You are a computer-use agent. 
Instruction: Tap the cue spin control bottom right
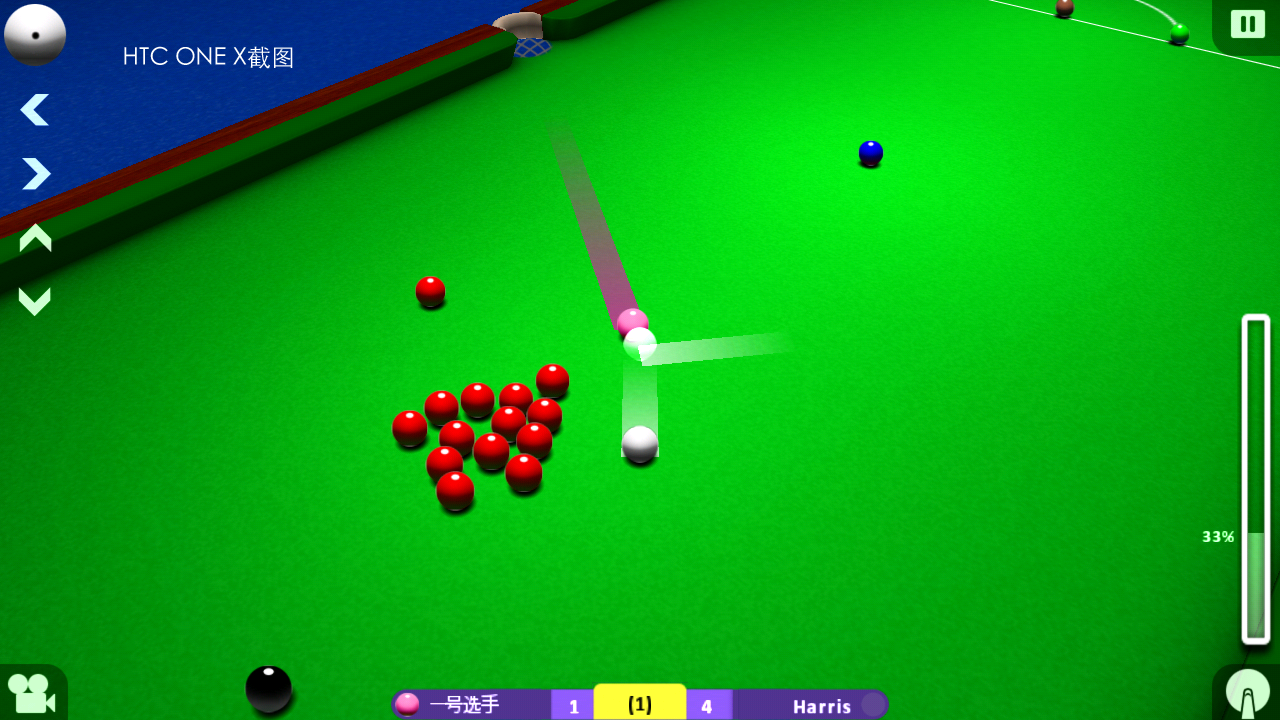(x=1246, y=691)
